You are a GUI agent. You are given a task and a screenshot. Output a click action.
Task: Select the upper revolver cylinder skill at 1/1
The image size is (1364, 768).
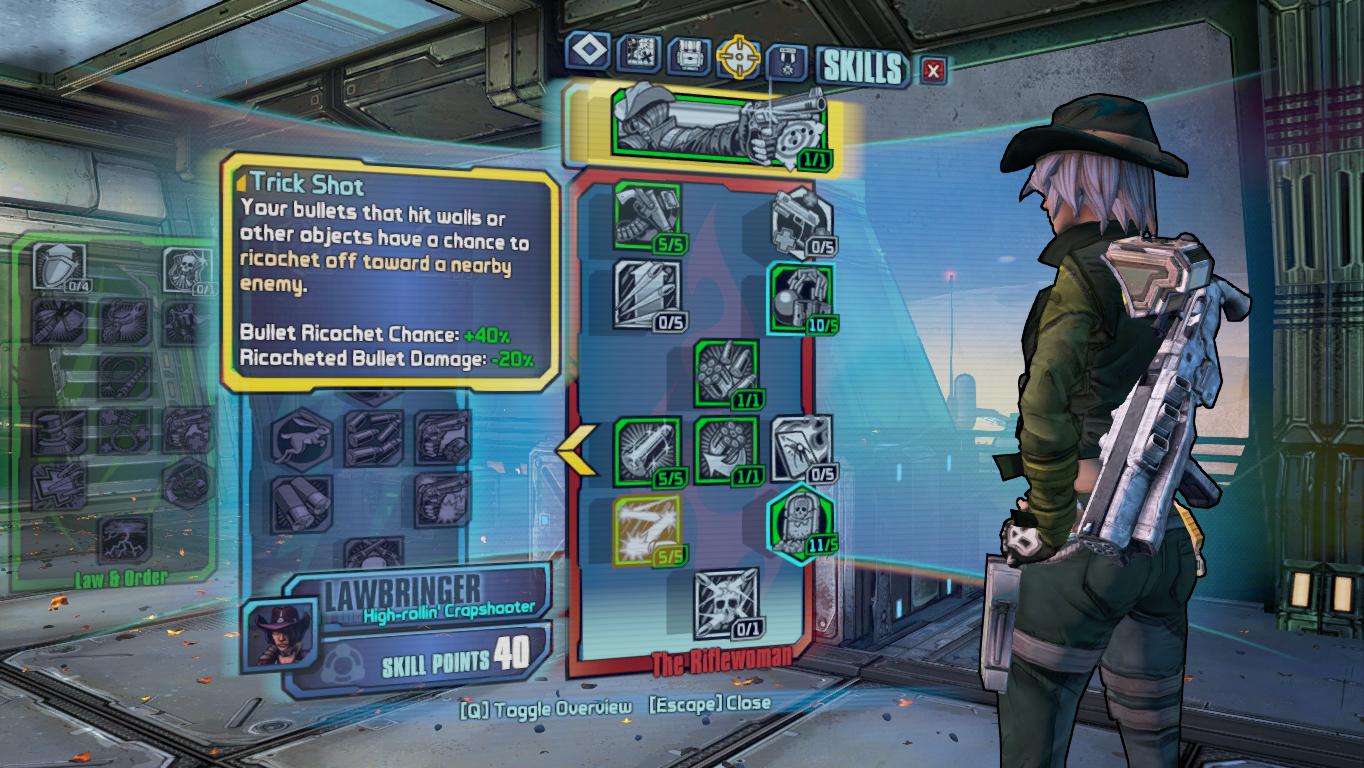point(725,373)
